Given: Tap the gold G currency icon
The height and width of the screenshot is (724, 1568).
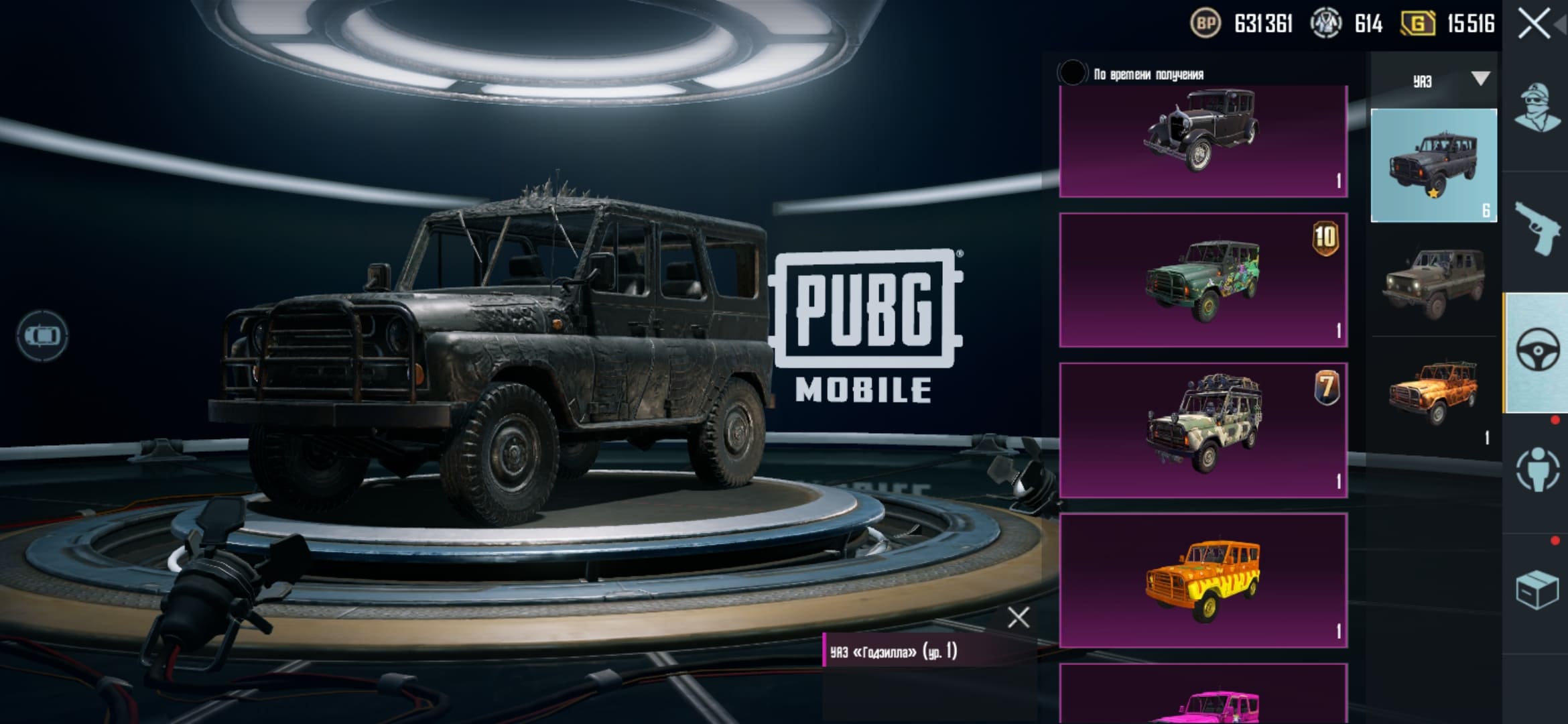Looking at the screenshot, I should [x=1417, y=24].
